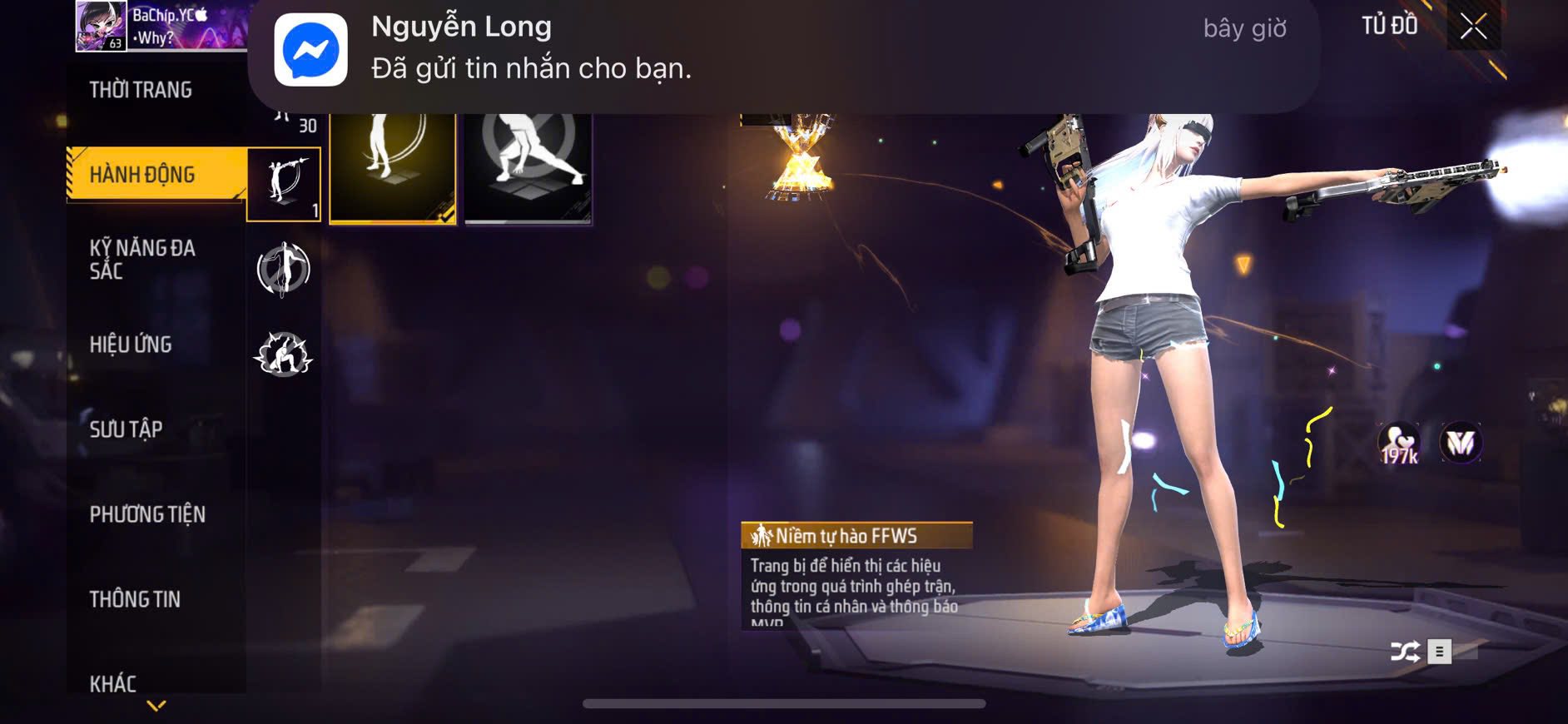Go to the Sưu Tập tab
This screenshot has height=724, width=1568.
point(126,429)
